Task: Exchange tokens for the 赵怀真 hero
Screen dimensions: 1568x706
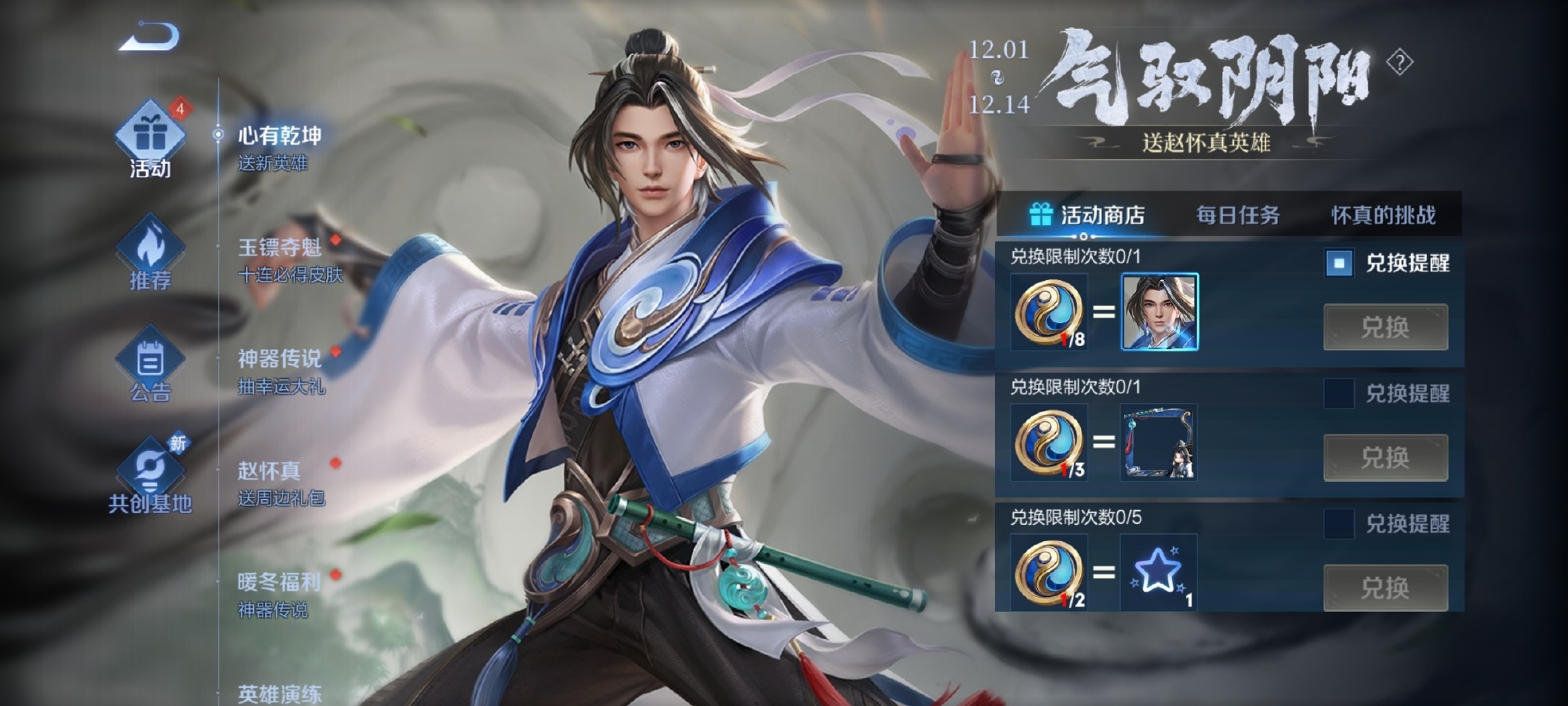Action: pos(1385,327)
